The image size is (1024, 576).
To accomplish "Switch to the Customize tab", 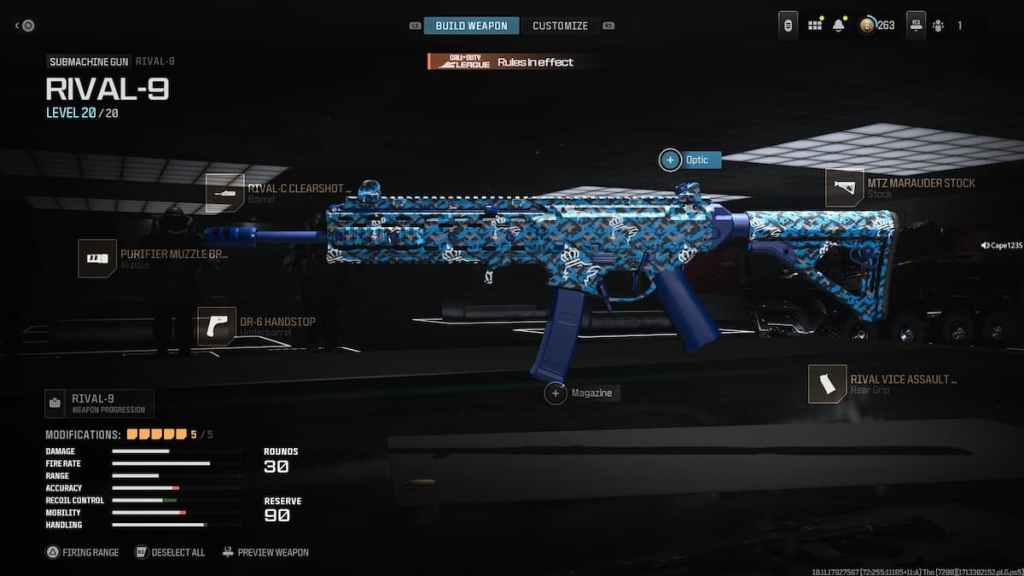I will pos(560,25).
